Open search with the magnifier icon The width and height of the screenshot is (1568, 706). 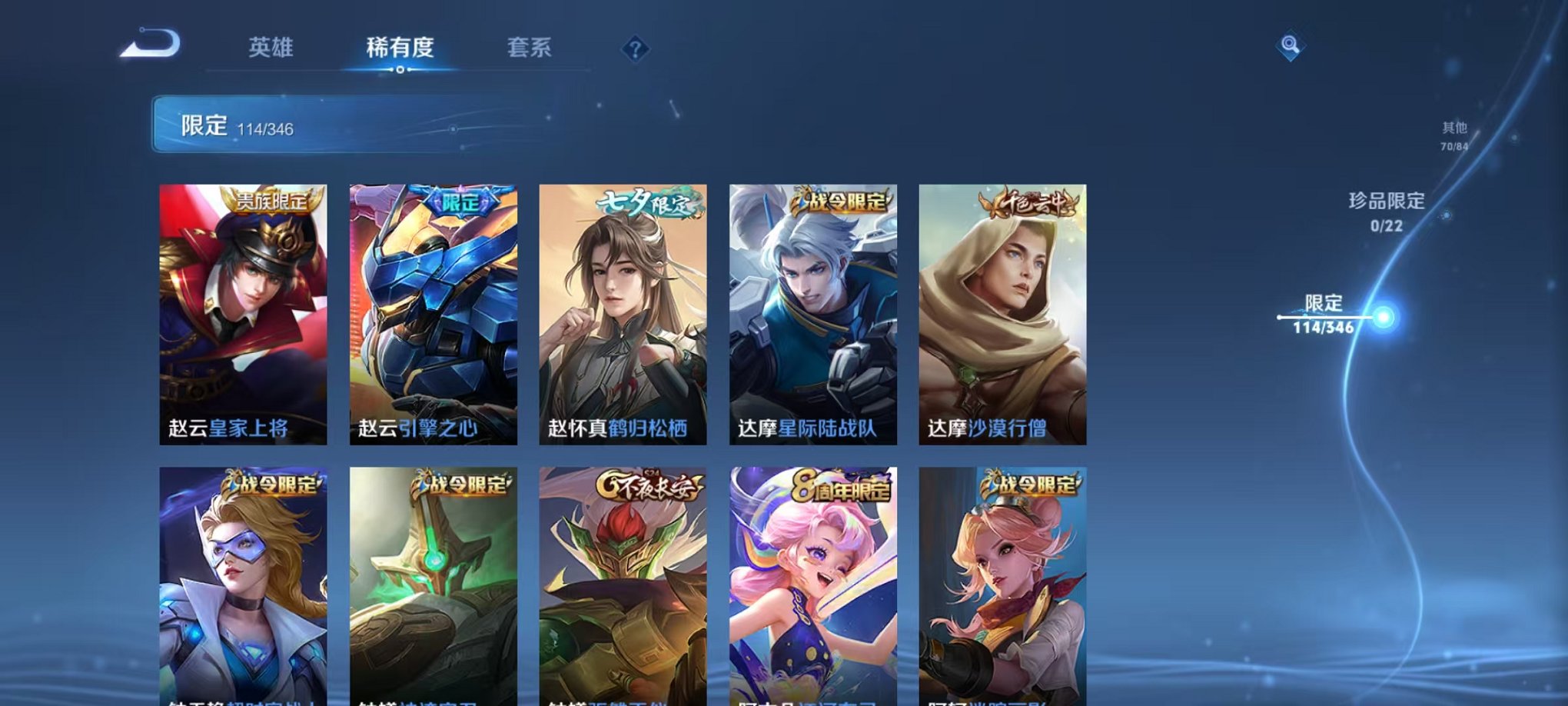coord(1290,46)
